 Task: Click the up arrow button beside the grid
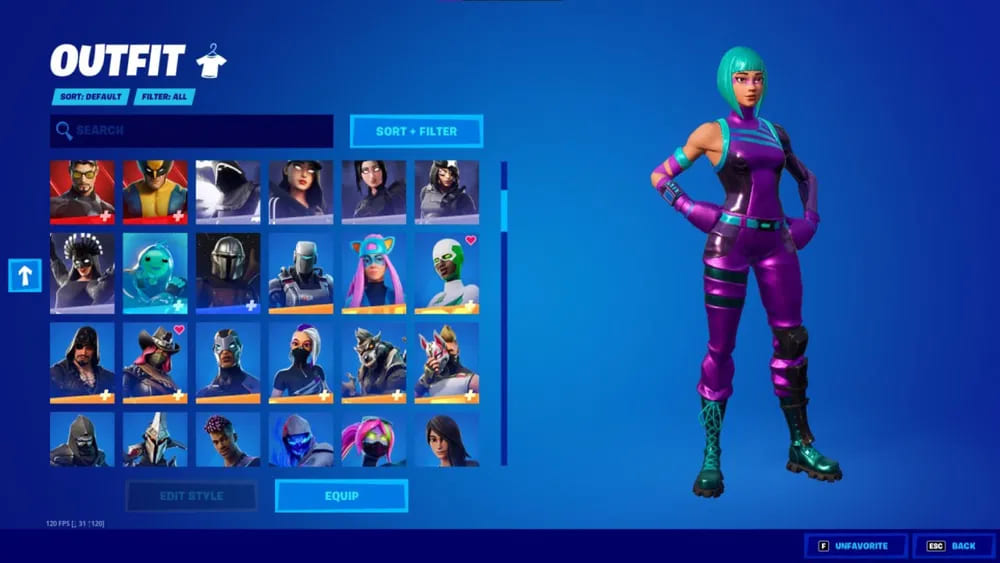click(x=25, y=275)
